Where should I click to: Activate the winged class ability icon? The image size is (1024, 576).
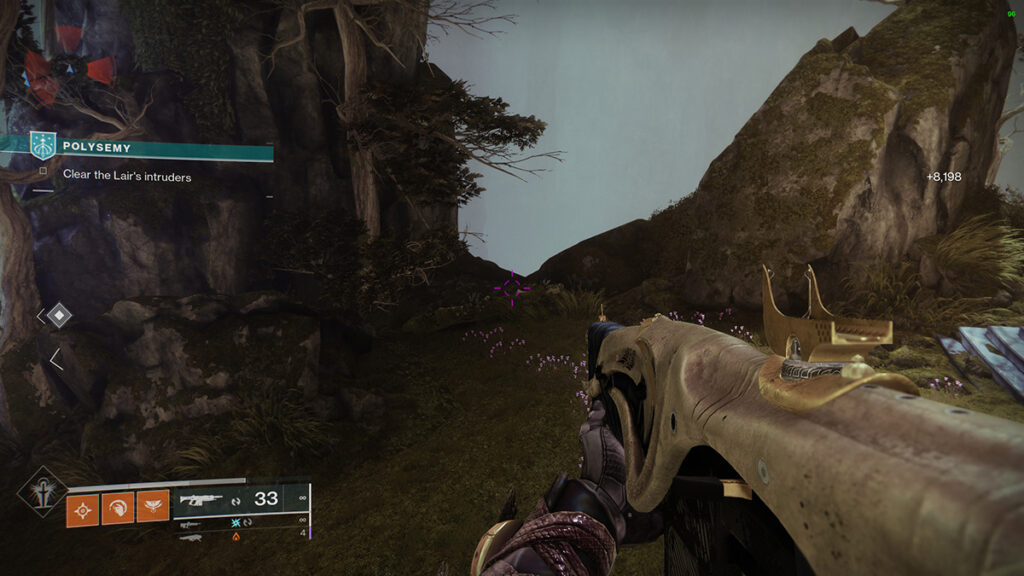pyautogui.click(x=152, y=505)
